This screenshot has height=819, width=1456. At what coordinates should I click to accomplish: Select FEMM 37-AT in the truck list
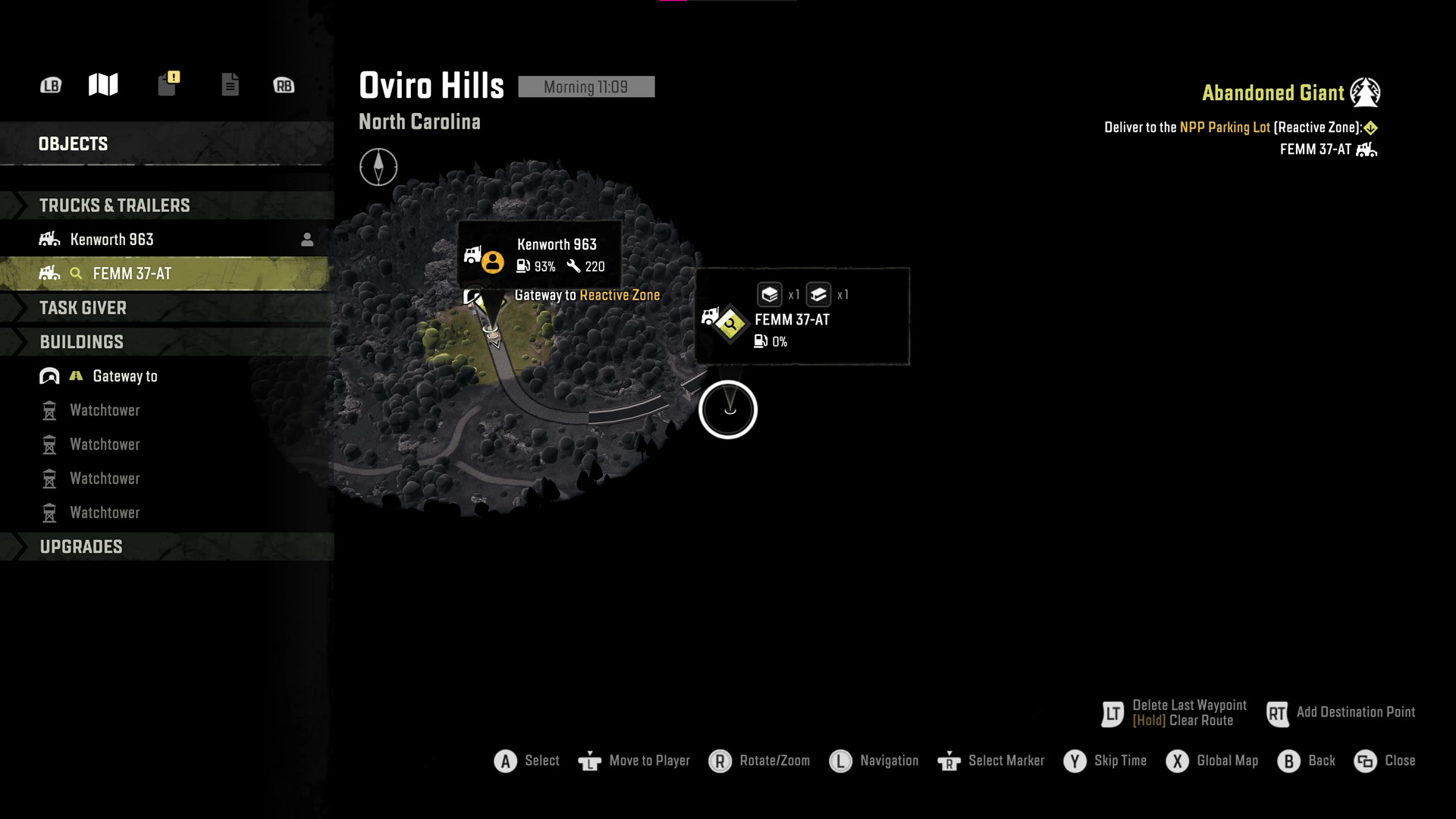(132, 274)
